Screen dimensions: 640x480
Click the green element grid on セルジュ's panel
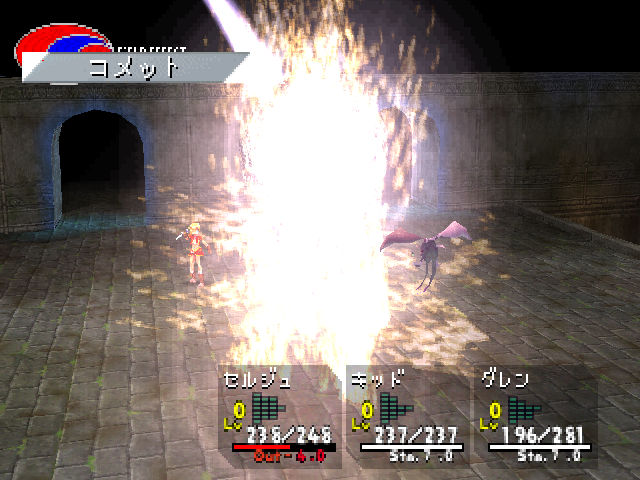267,408
